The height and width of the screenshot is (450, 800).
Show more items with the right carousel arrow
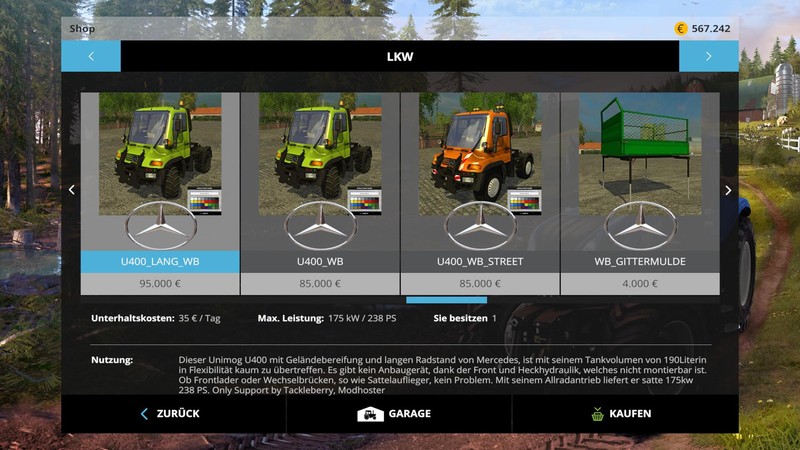[x=728, y=190]
